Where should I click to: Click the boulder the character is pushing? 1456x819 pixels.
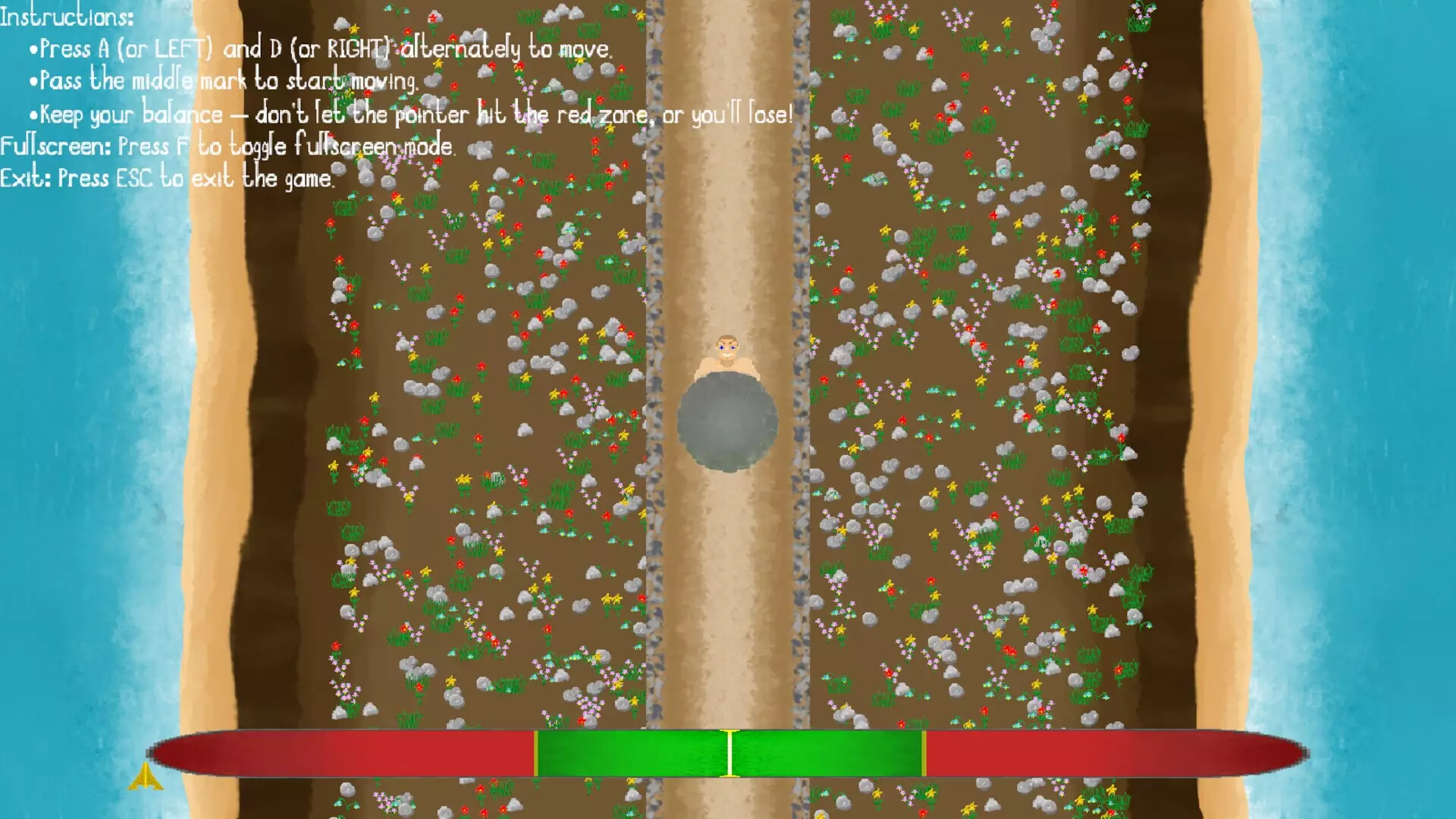point(726,425)
